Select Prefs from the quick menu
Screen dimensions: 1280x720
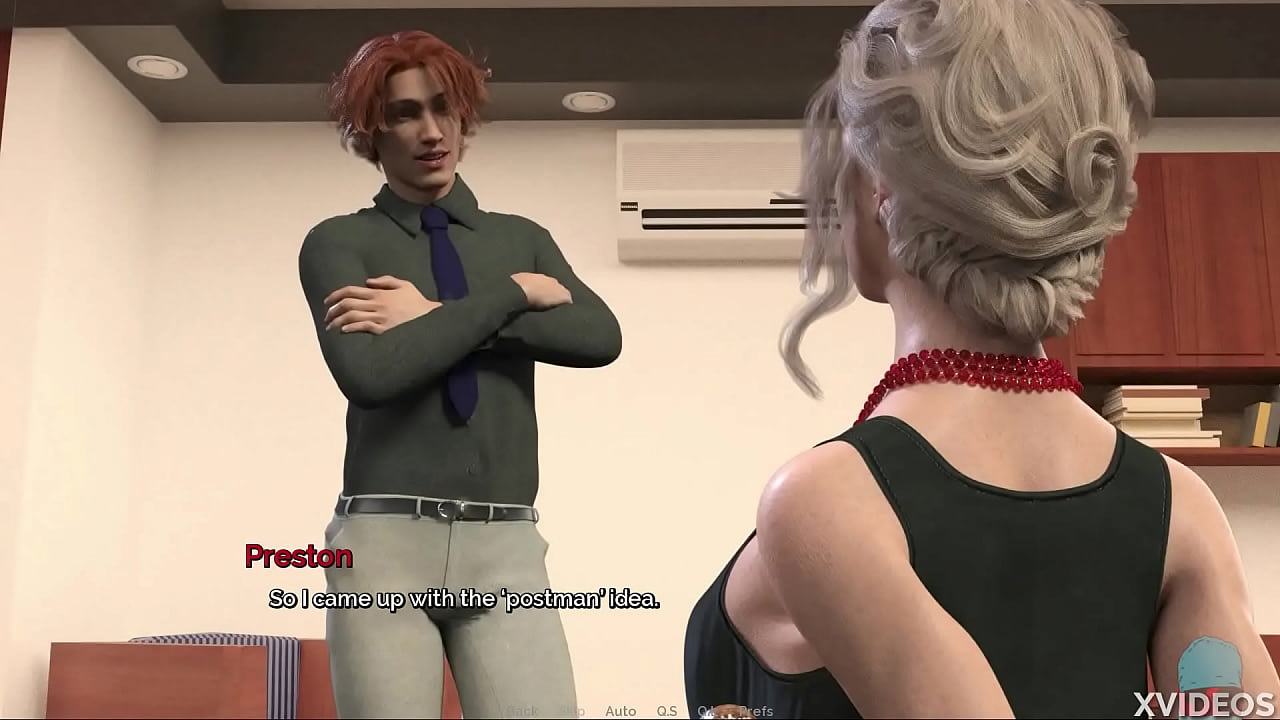757,710
